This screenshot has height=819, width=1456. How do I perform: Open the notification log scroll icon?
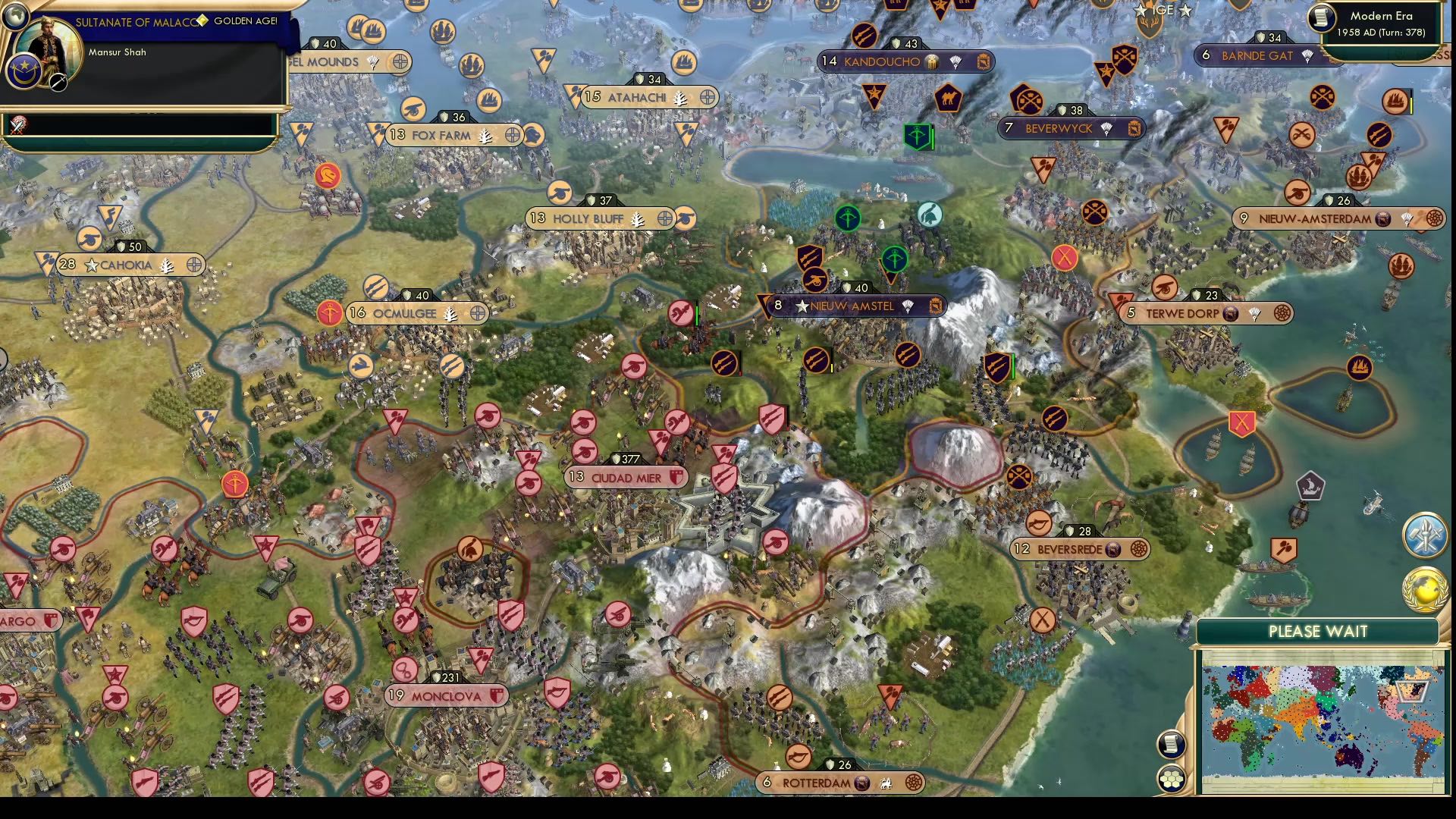click(x=1171, y=744)
